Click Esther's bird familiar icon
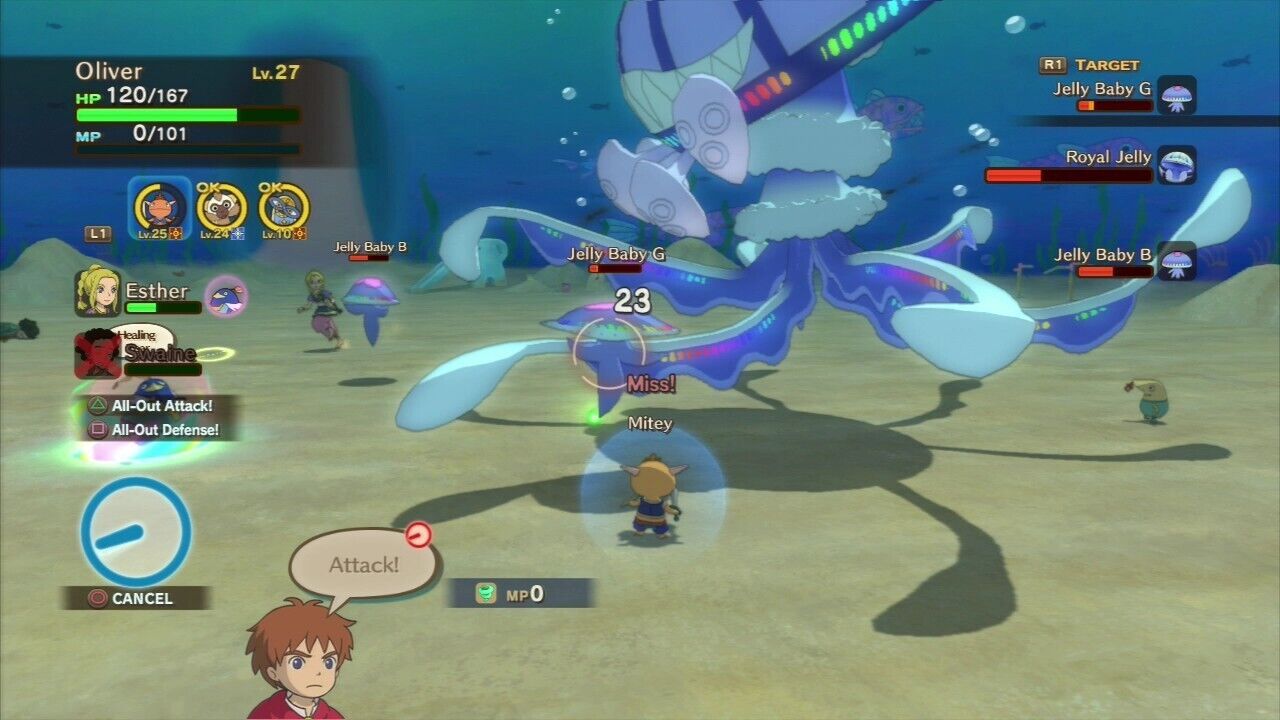Image resolution: width=1280 pixels, height=720 pixels. coord(226,296)
